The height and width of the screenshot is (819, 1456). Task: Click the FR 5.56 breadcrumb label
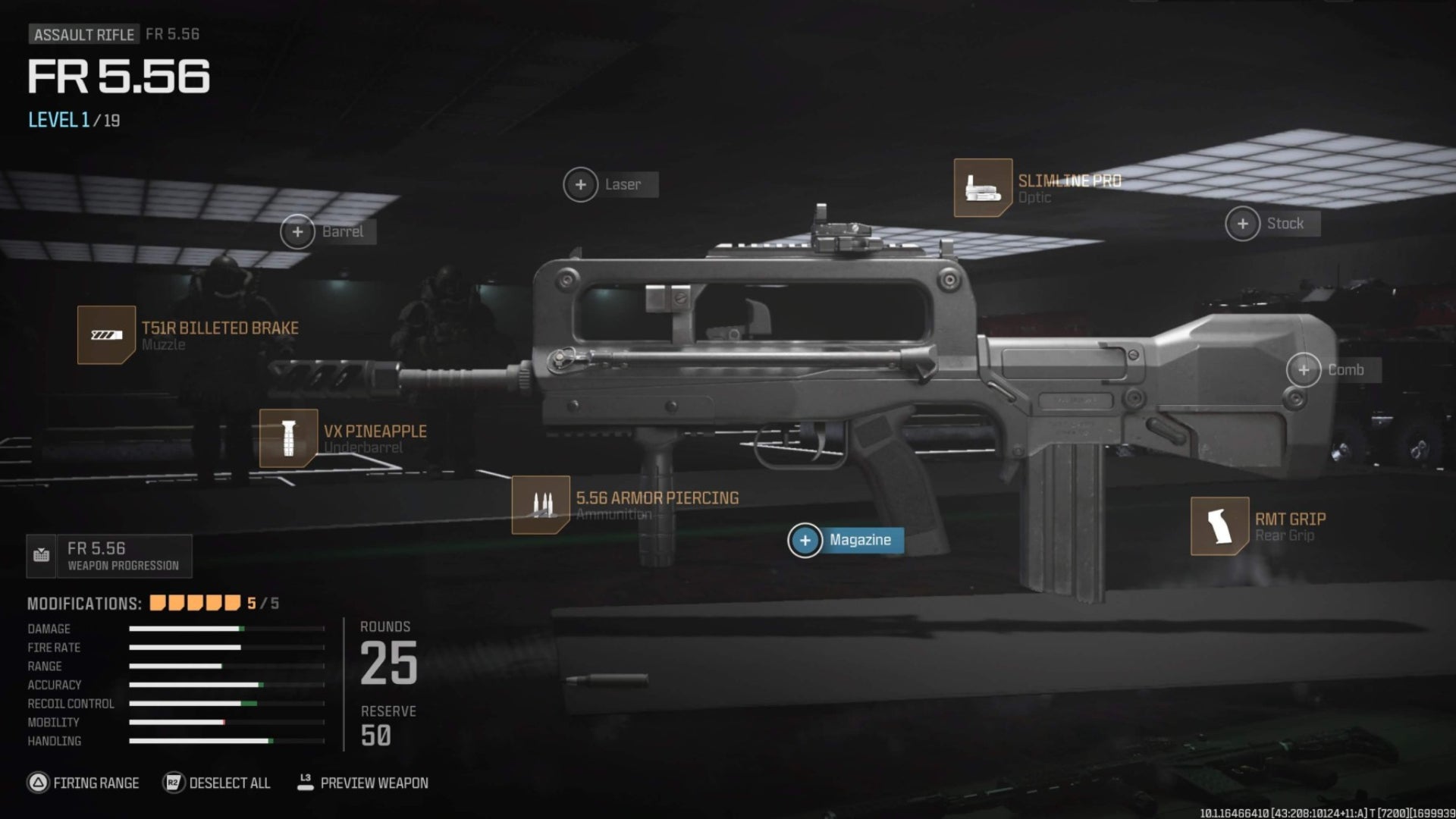pos(173,33)
